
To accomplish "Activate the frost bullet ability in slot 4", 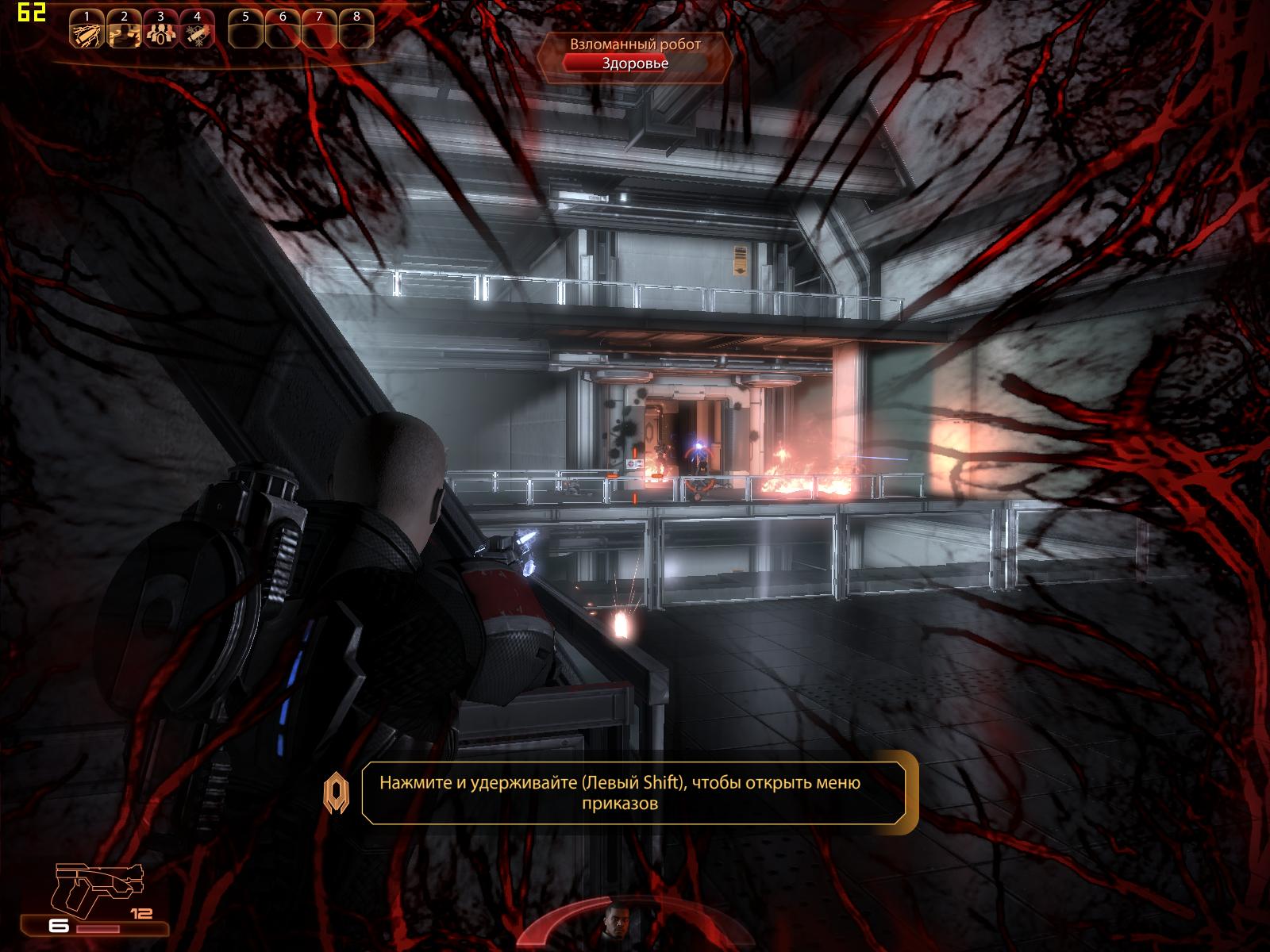I will click(x=196, y=33).
